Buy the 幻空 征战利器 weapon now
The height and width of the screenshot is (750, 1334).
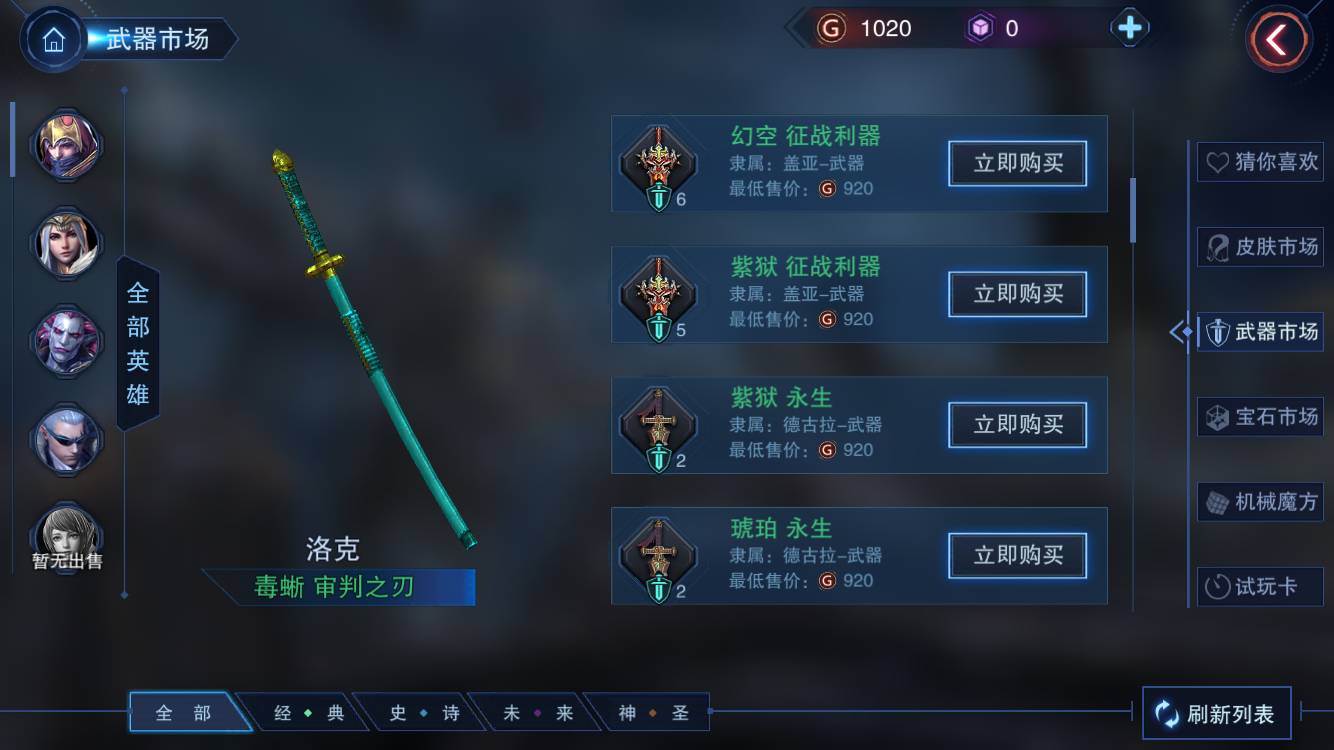1017,164
